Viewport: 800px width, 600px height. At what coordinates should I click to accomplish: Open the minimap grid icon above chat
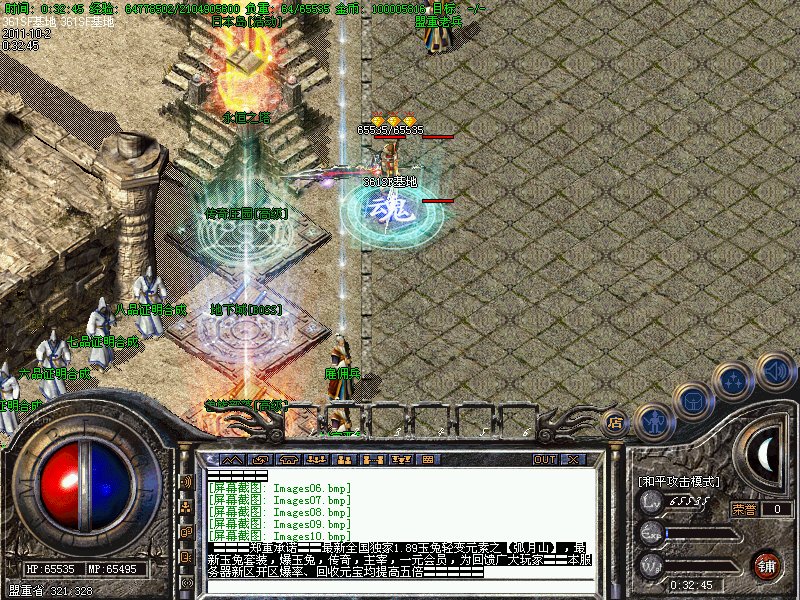coord(429,459)
